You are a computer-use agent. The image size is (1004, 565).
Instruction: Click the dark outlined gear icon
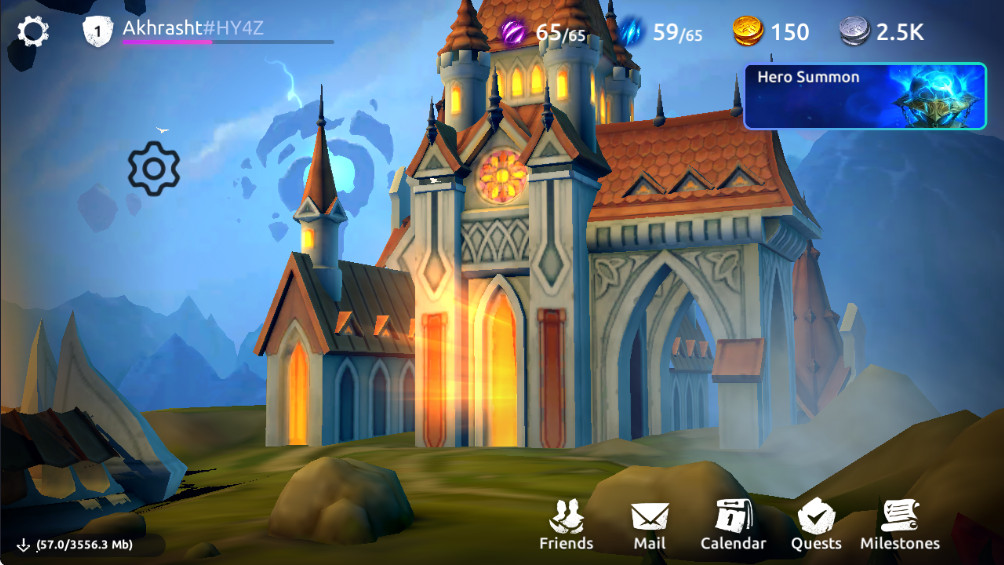[x=154, y=169]
